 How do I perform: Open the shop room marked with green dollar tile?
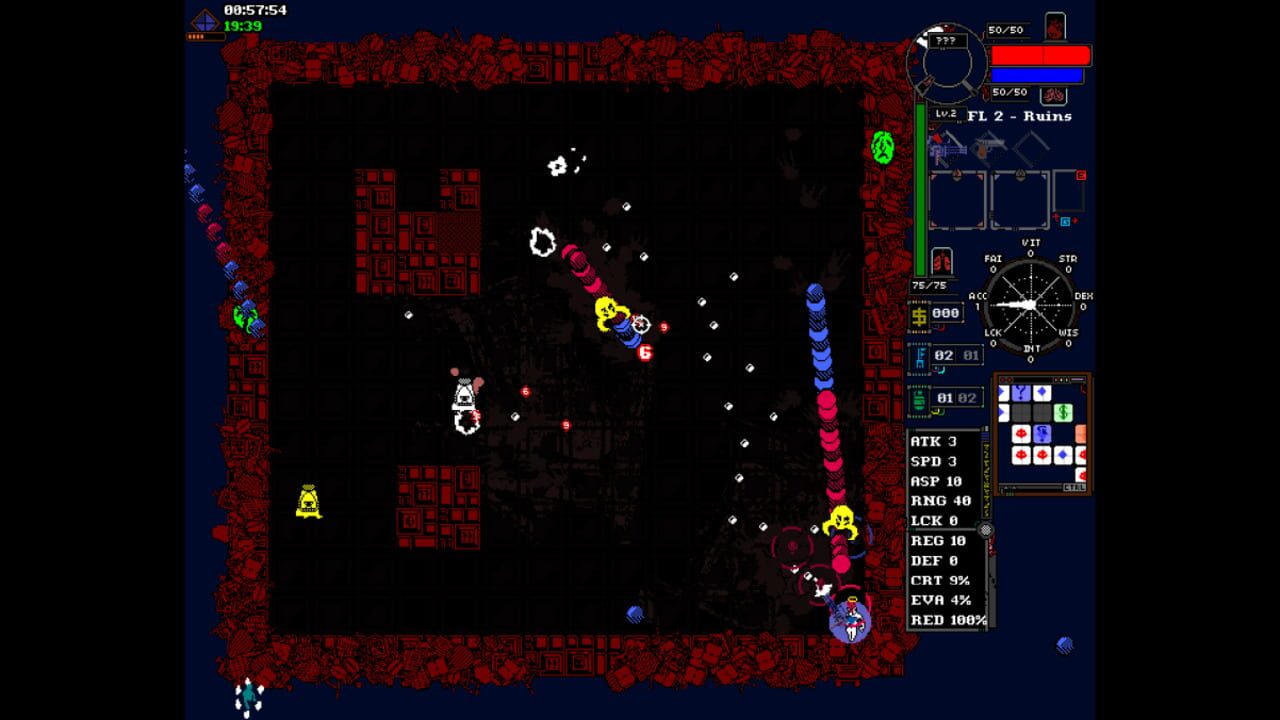[x=1063, y=412]
